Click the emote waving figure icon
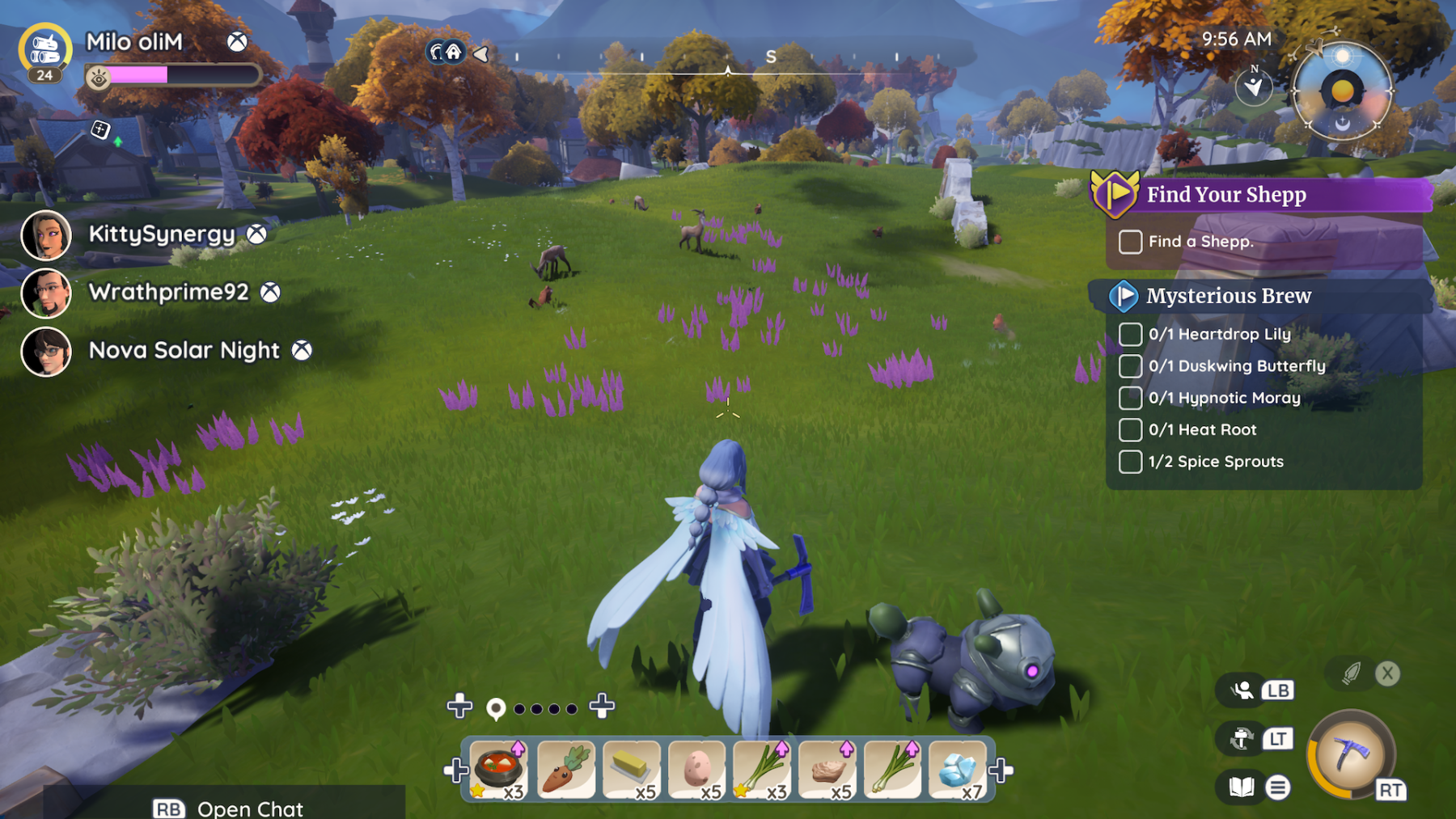This screenshot has width=1456, height=819. coord(1242,690)
